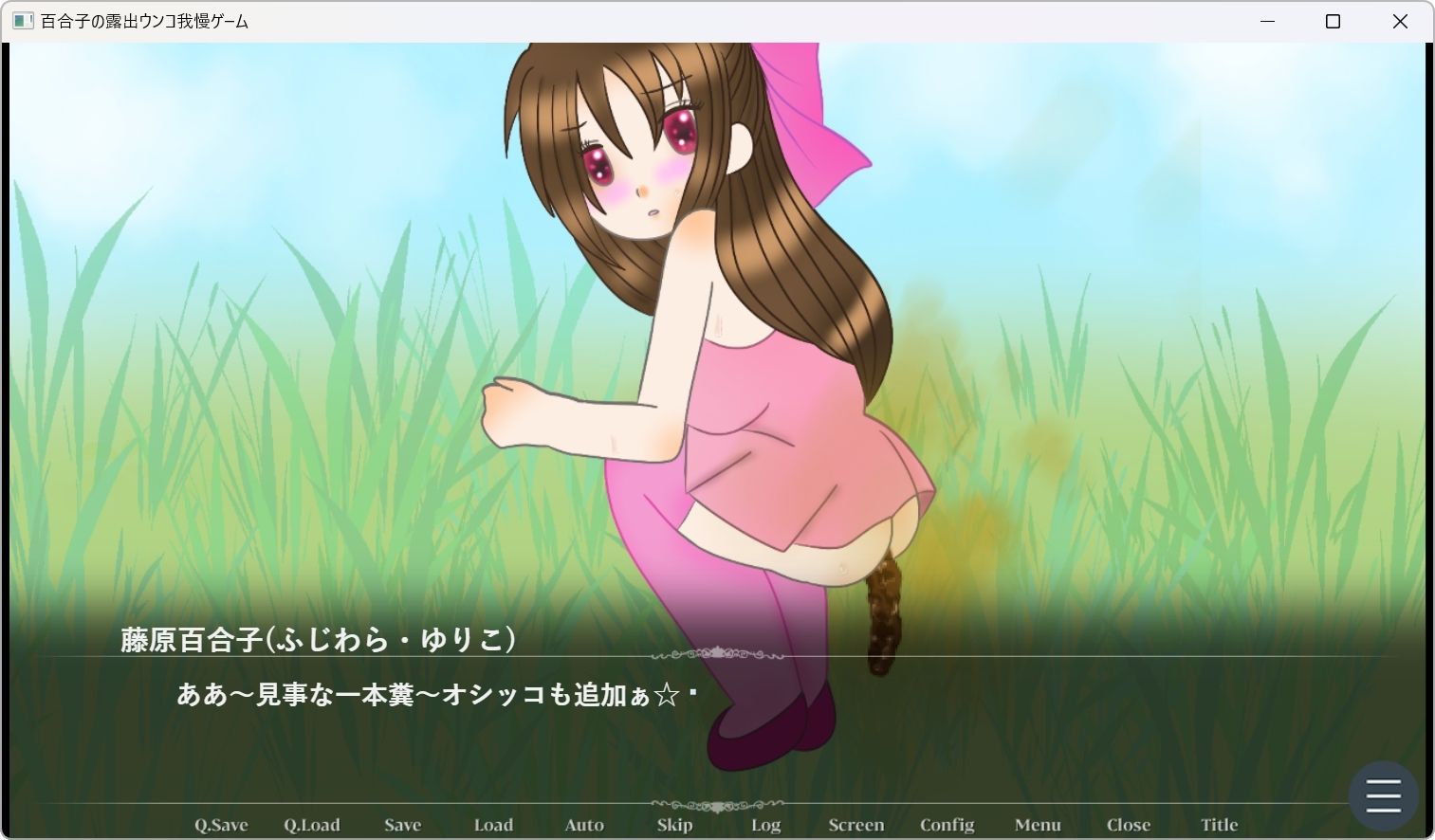Image resolution: width=1435 pixels, height=840 pixels.
Task: Open the game Menu
Action: pos(1038,824)
